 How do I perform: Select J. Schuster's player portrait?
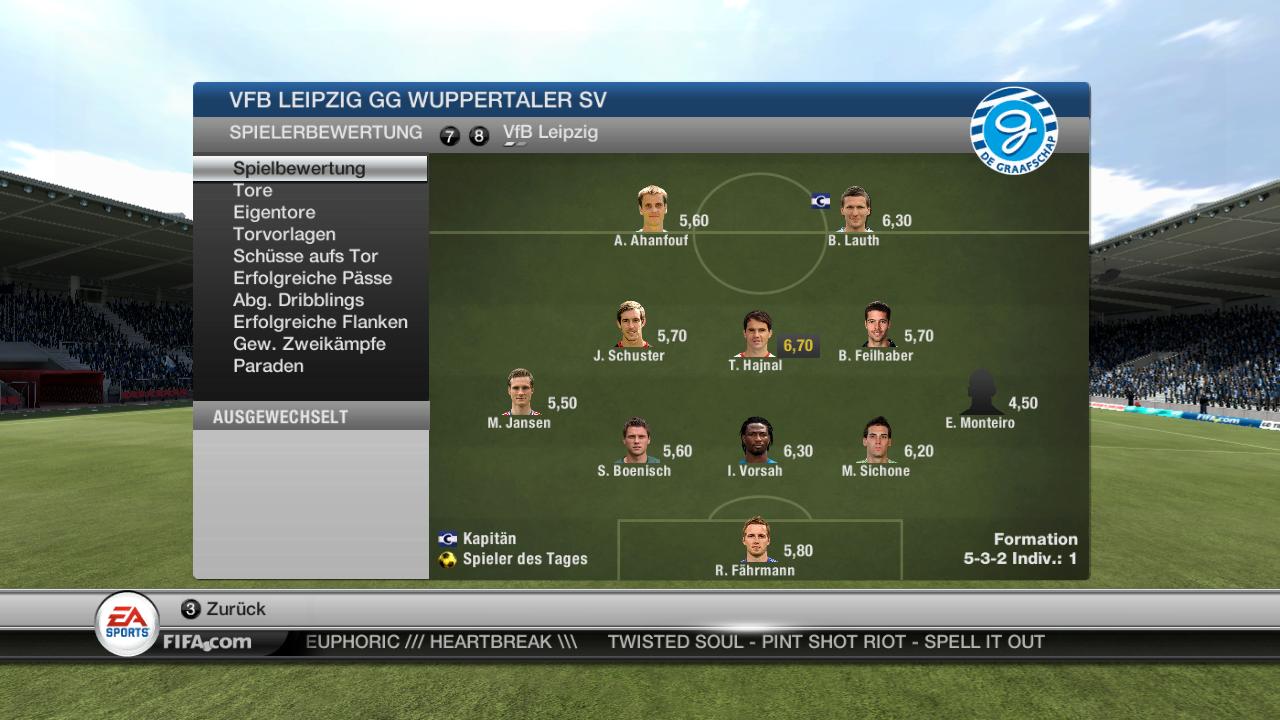point(631,325)
